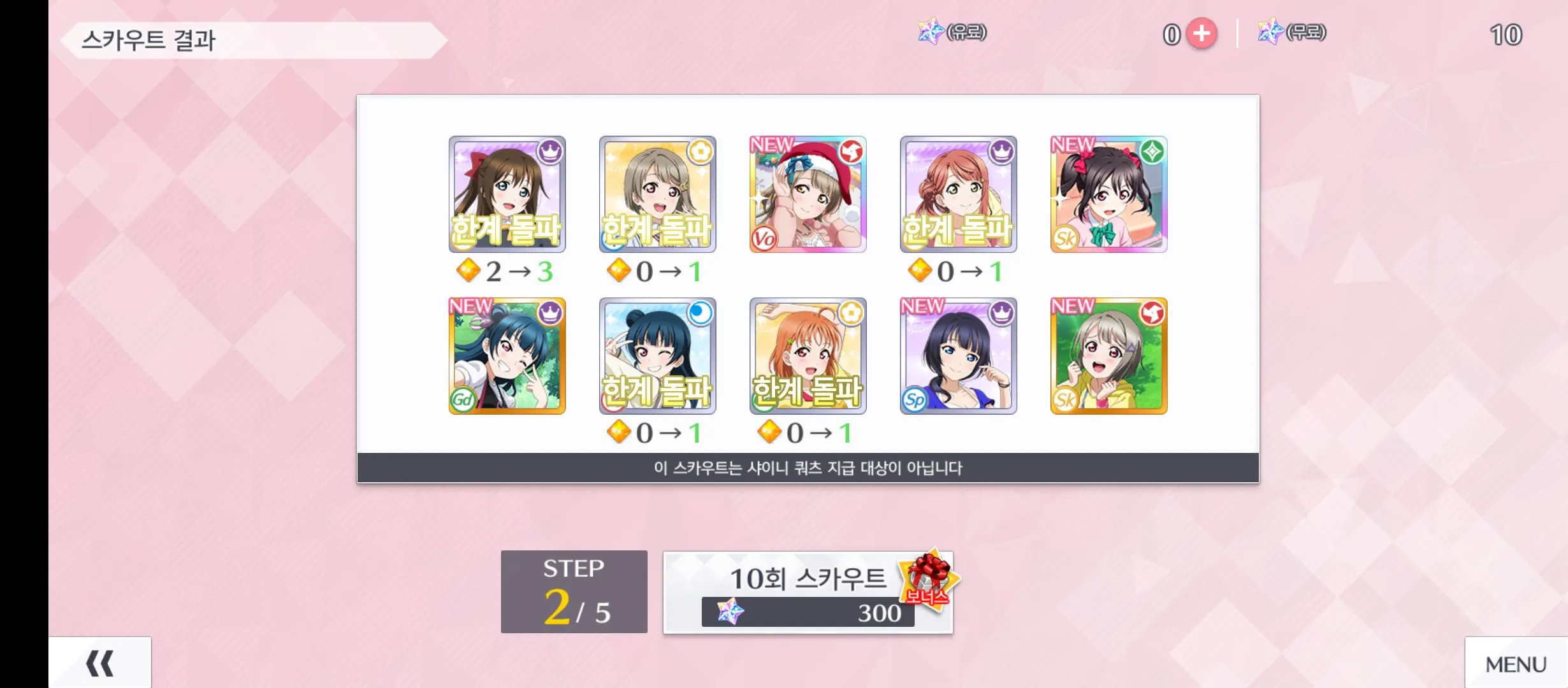View the black twin-tail girl Sk card
The width and height of the screenshot is (1568, 688).
pos(1108,194)
